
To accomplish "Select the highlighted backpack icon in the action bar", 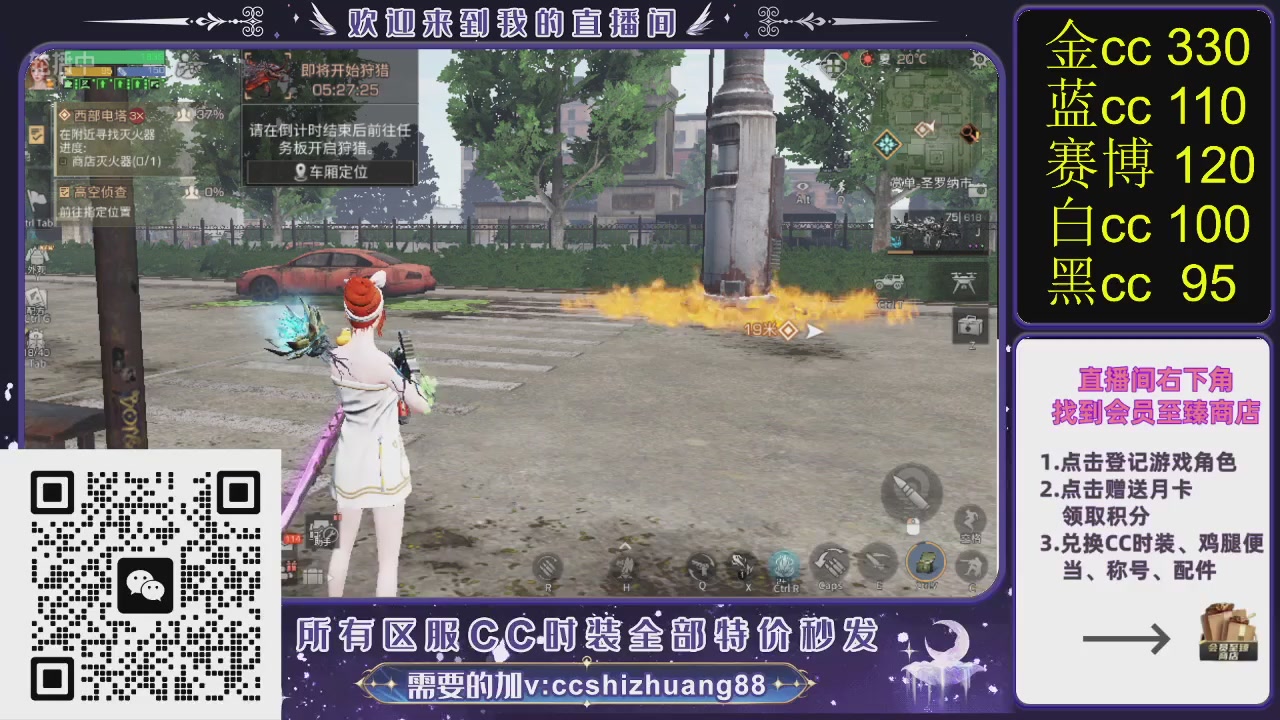I will 924,563.
